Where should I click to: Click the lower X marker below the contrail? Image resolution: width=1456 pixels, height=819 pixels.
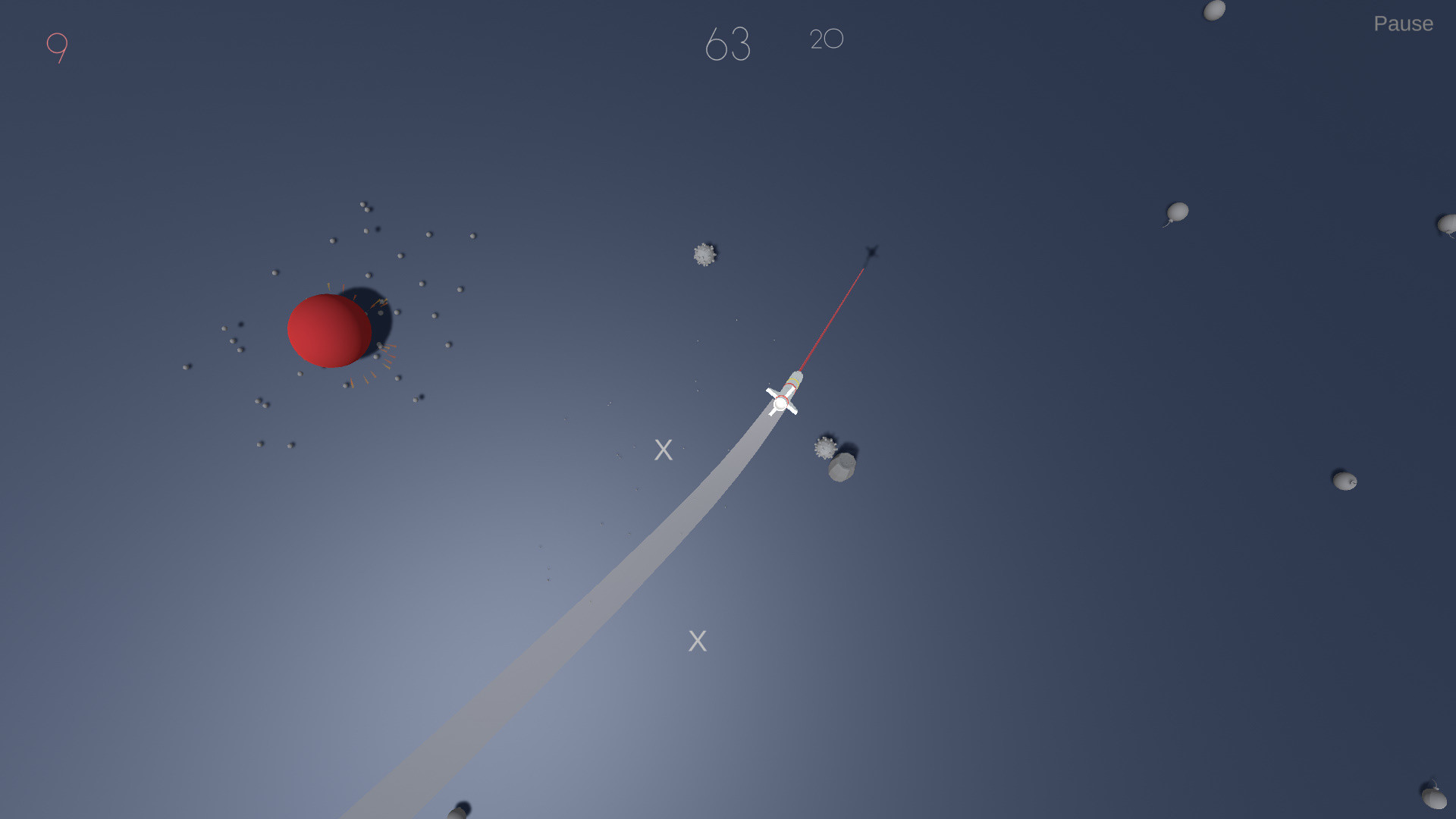pyautogui.click(x=696, y=641)
